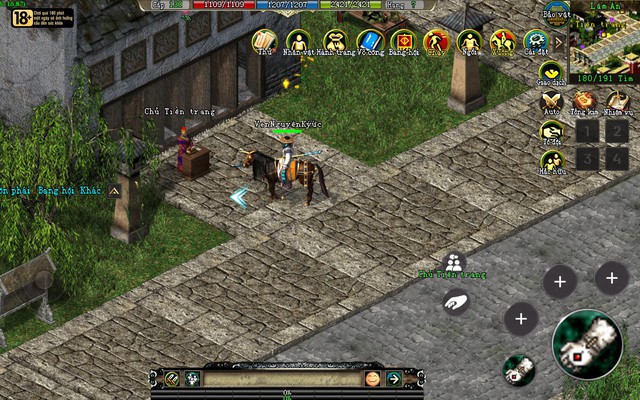Select the Chủ Tiền trang NPC target button
640x400 pixels.
454,262
